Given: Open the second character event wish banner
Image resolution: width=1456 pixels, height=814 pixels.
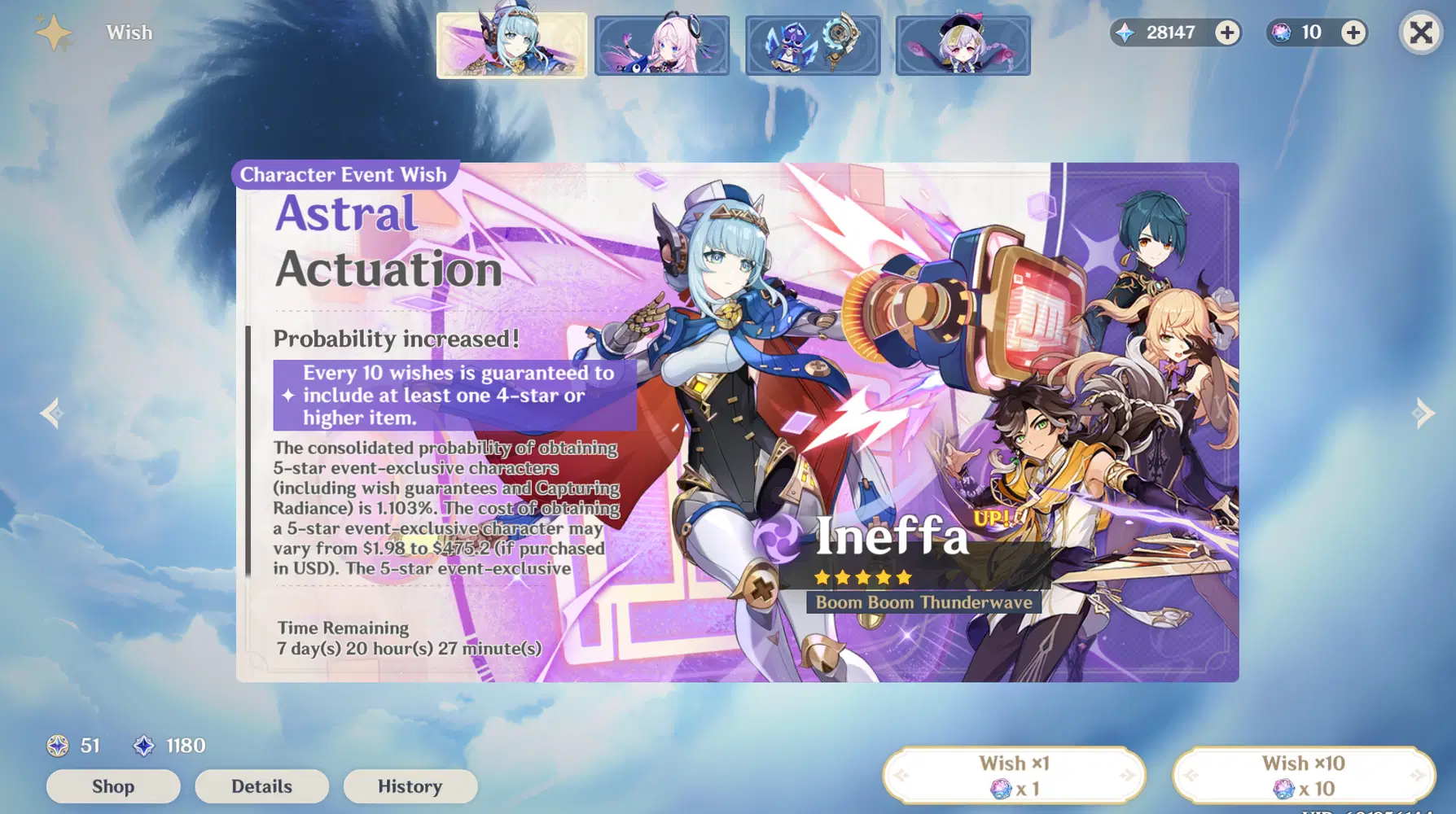Looking at the screenshot, I should pos(661,45).
